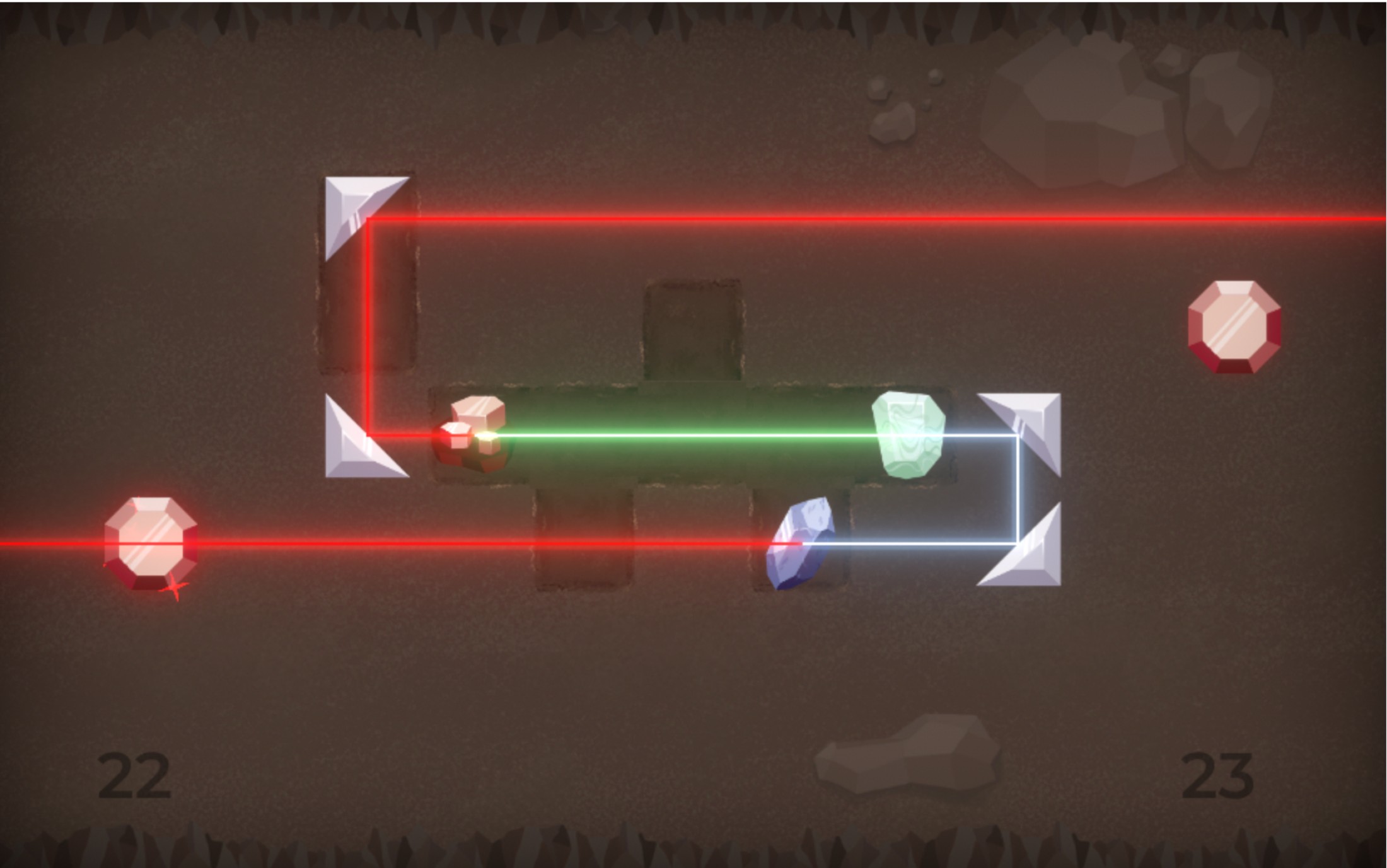Select the glowing red gem target
Viewport: 1387px width, 868px height.
coord(151,543)
